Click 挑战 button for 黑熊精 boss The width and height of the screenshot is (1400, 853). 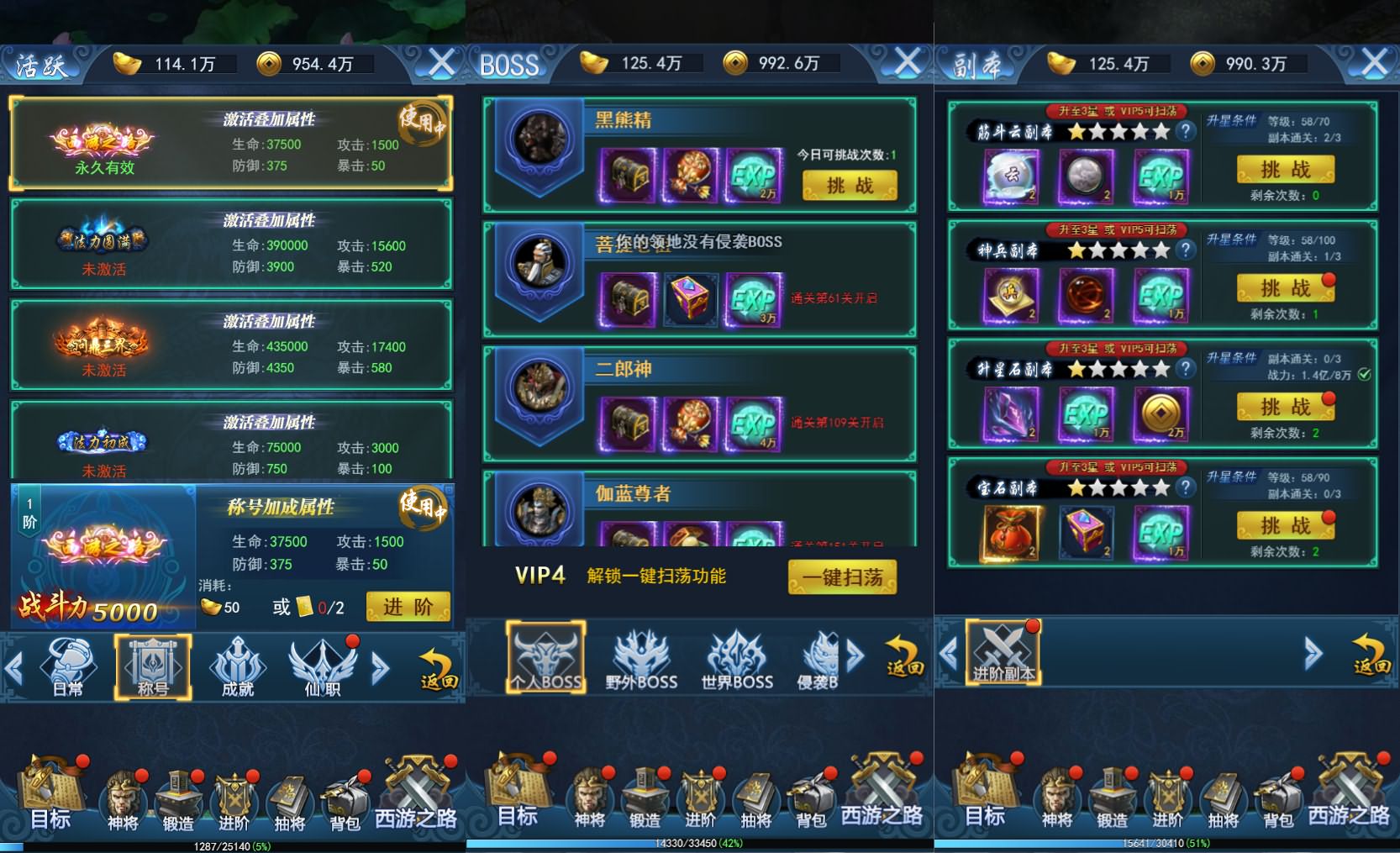[x=850, y=185]
